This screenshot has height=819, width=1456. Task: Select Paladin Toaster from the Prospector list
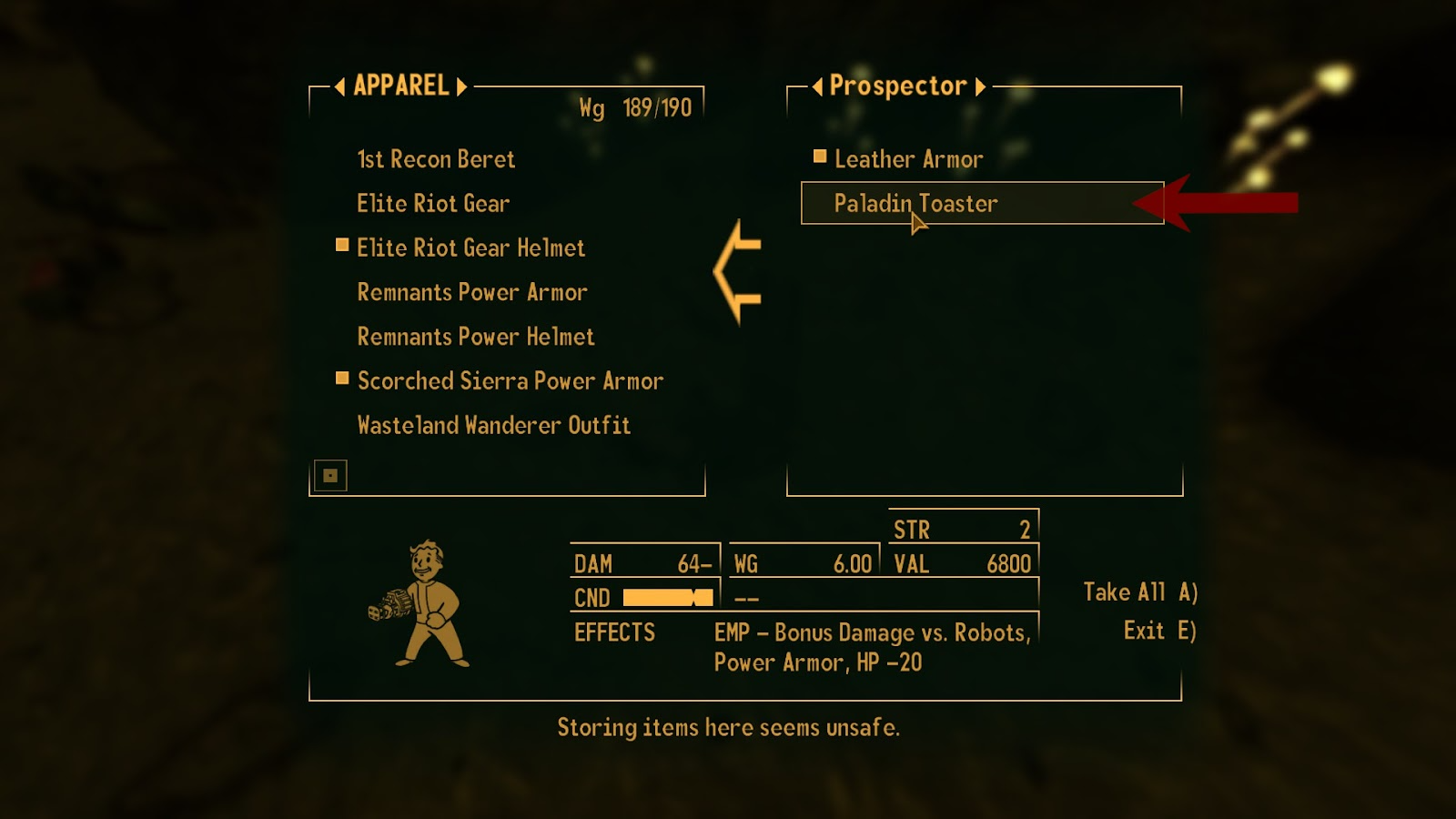point(914,203)
